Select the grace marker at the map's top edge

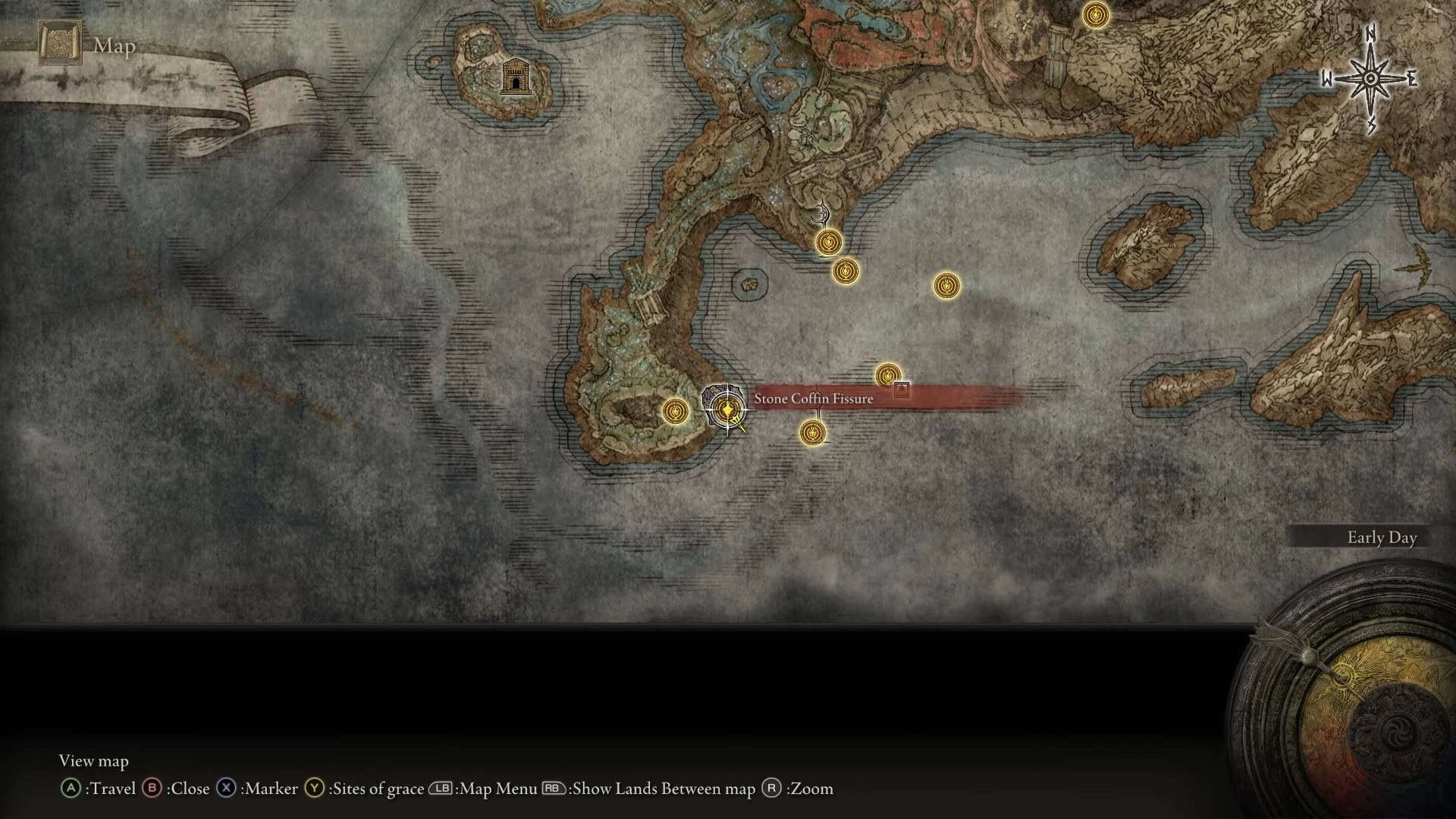[x=1094, y=14]
